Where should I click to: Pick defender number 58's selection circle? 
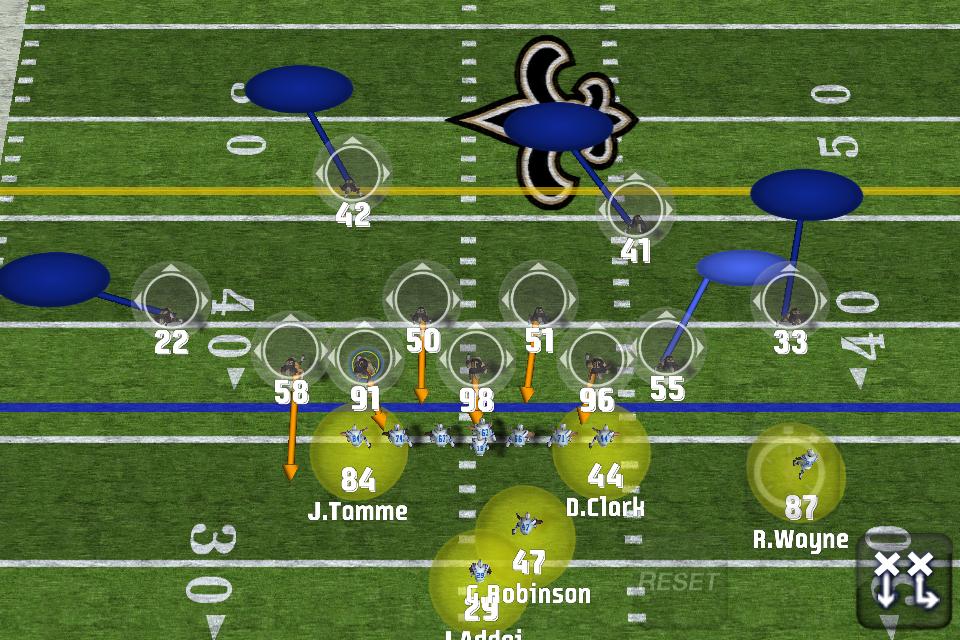[x=290, y=351]
